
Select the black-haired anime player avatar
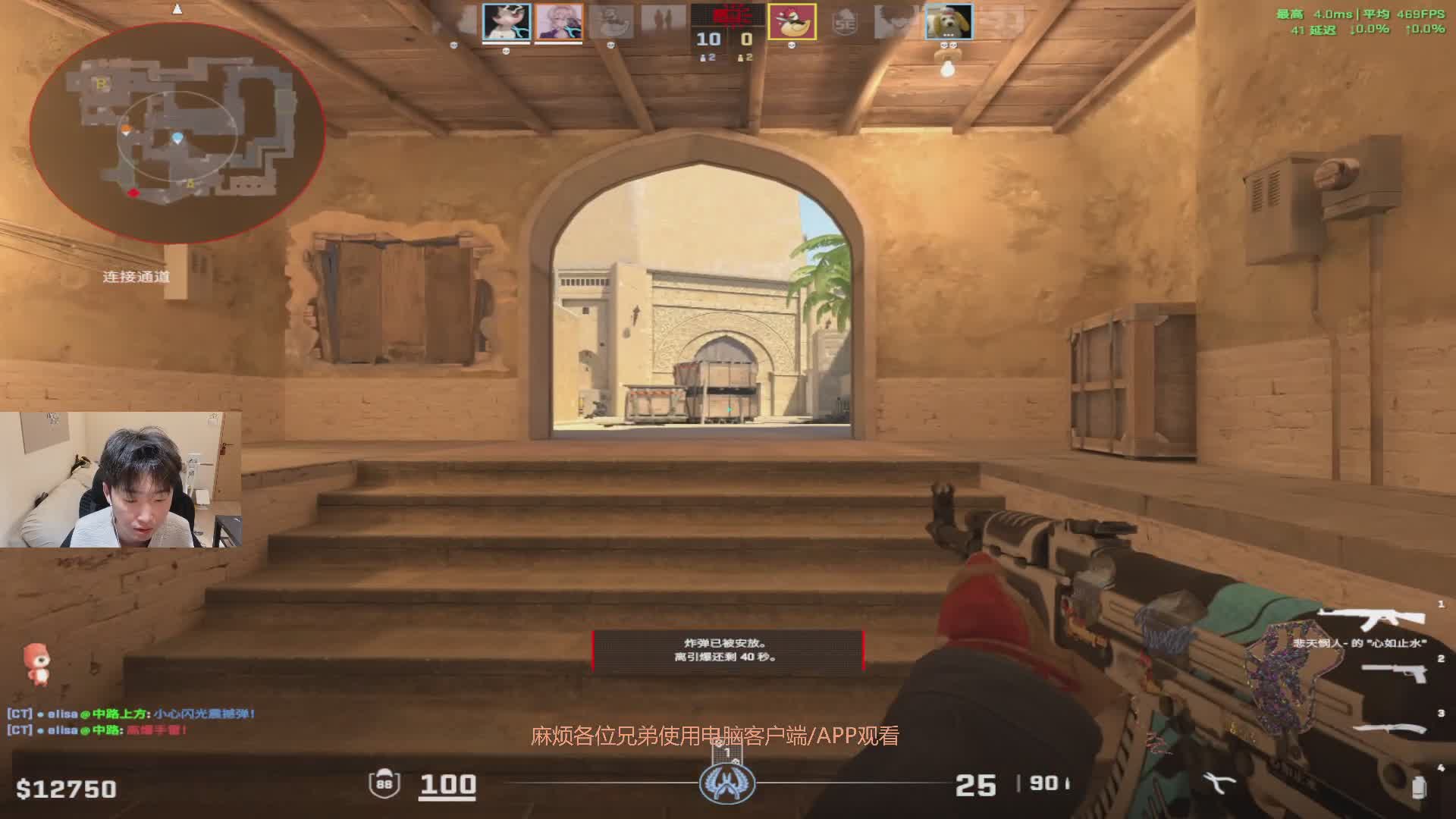(507, 21)
